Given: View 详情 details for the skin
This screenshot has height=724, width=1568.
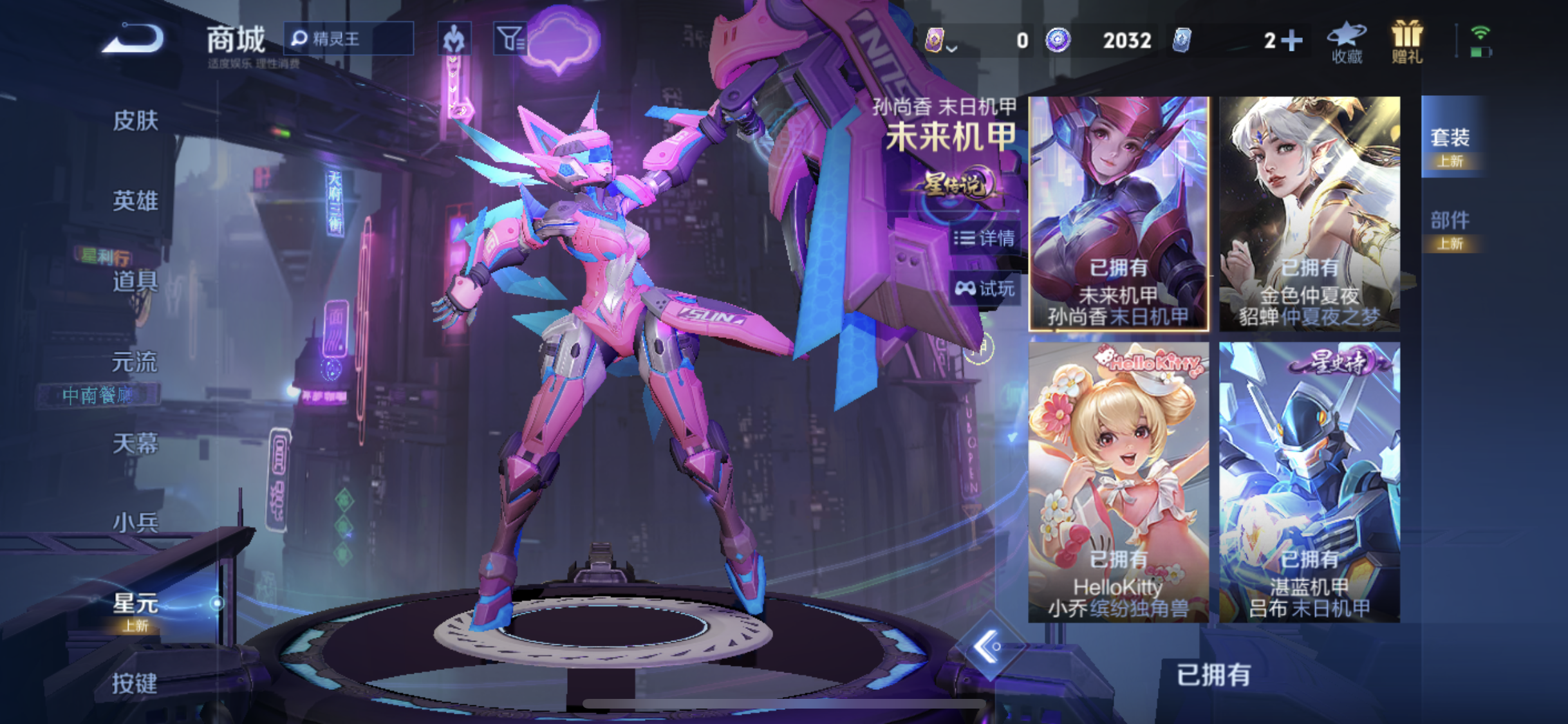Looking at the screenshot, I should click(x=984, y=238).
